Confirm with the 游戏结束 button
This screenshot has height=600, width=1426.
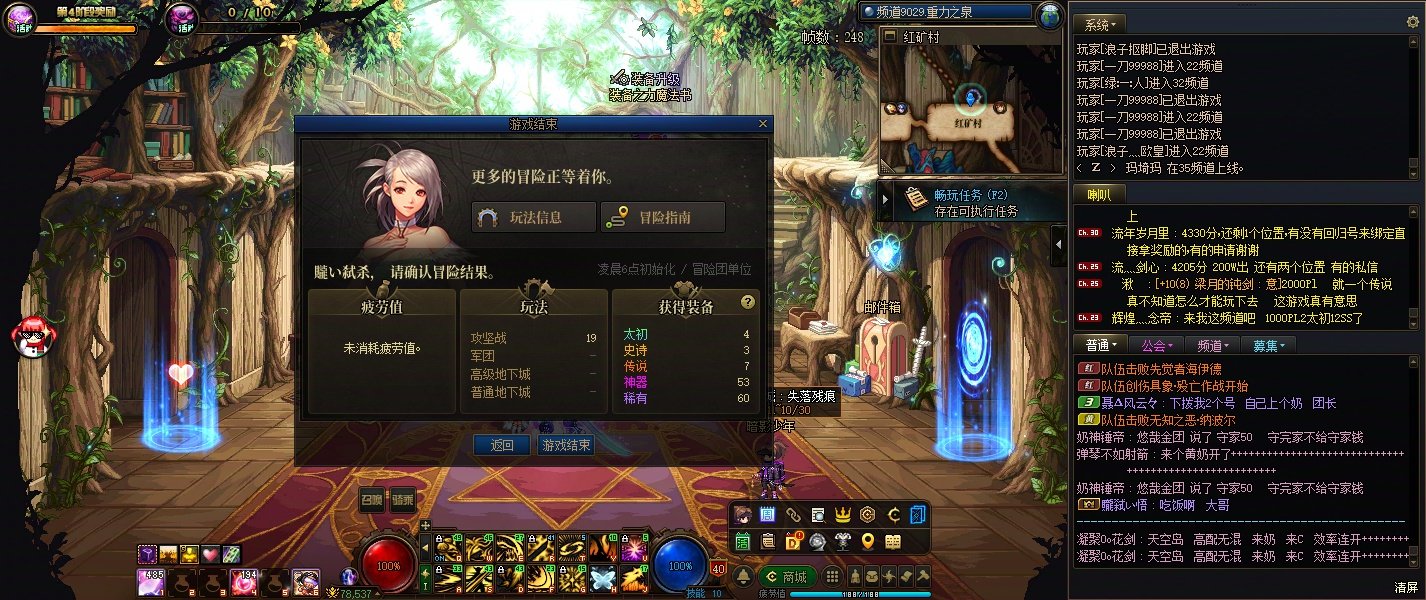pos(566,445)
